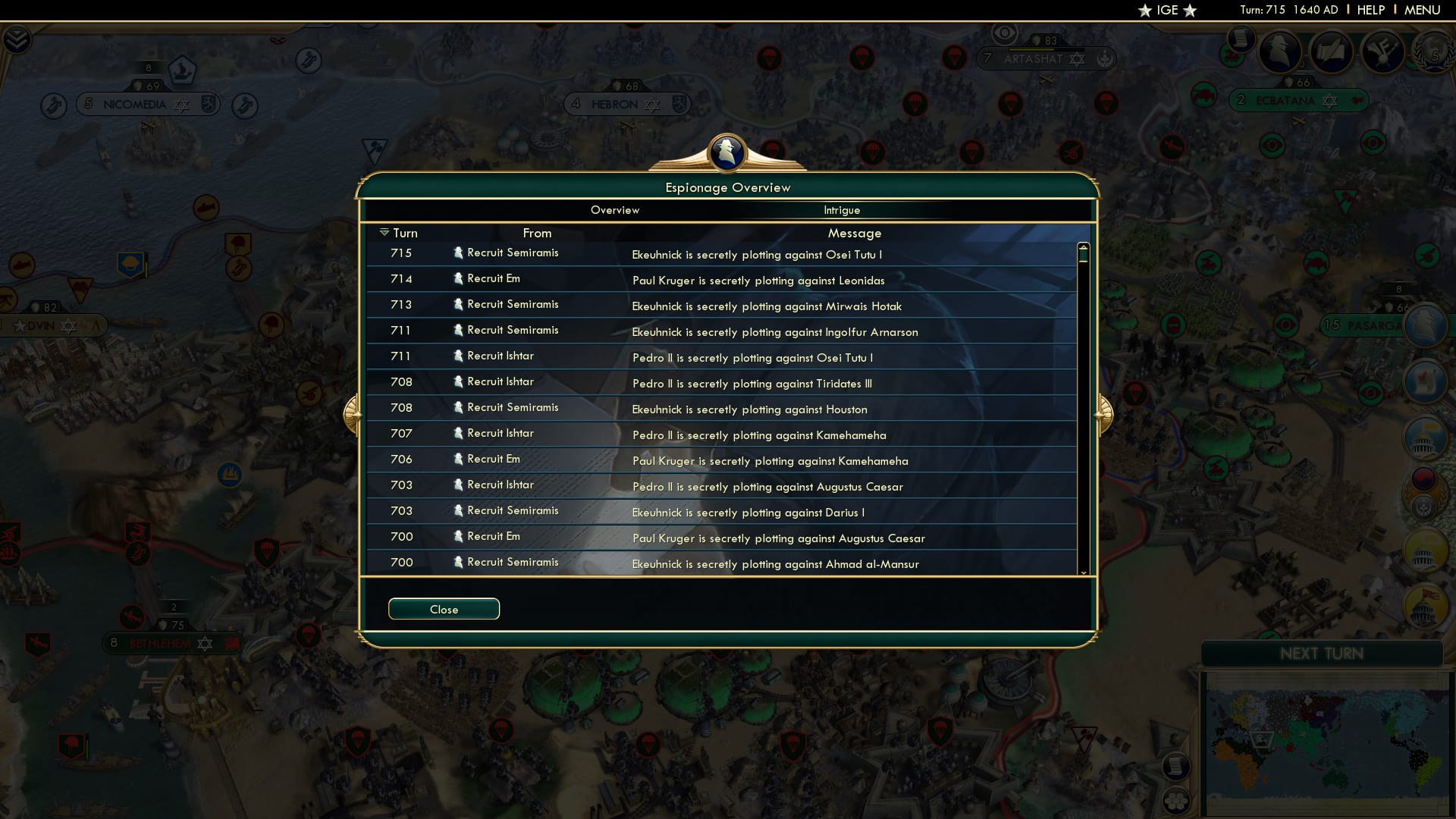Image resolution: width=1456 pixels, height=819 pixels.
Task: Open HELP from the top bar
Action: point(1371,10)
